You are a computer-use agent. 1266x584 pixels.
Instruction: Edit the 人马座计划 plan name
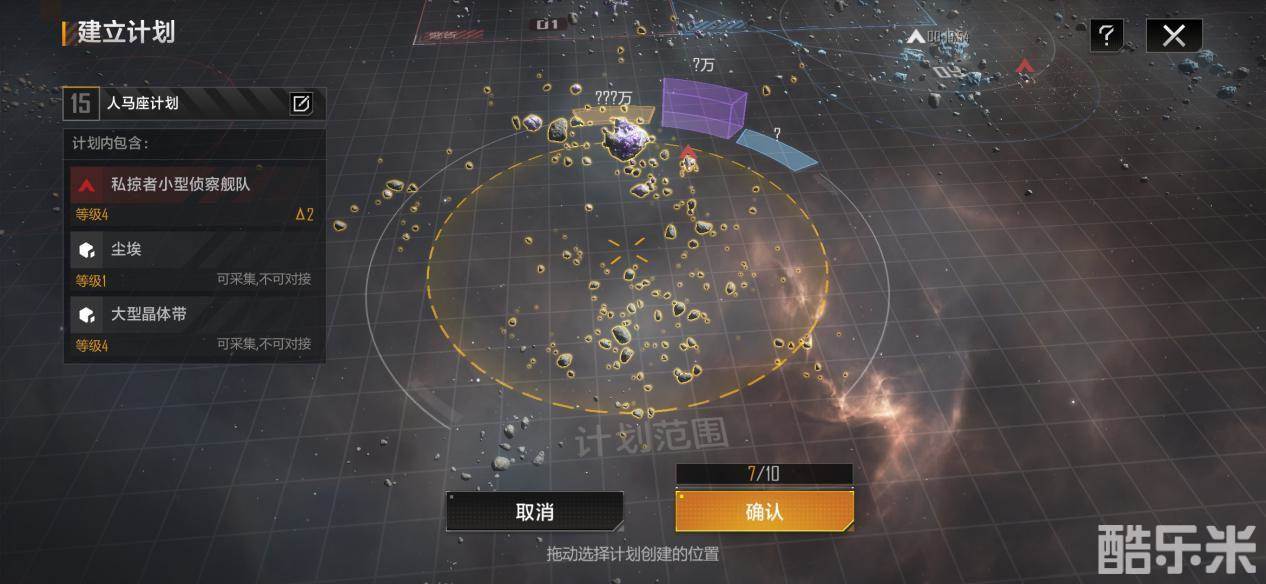301,103
